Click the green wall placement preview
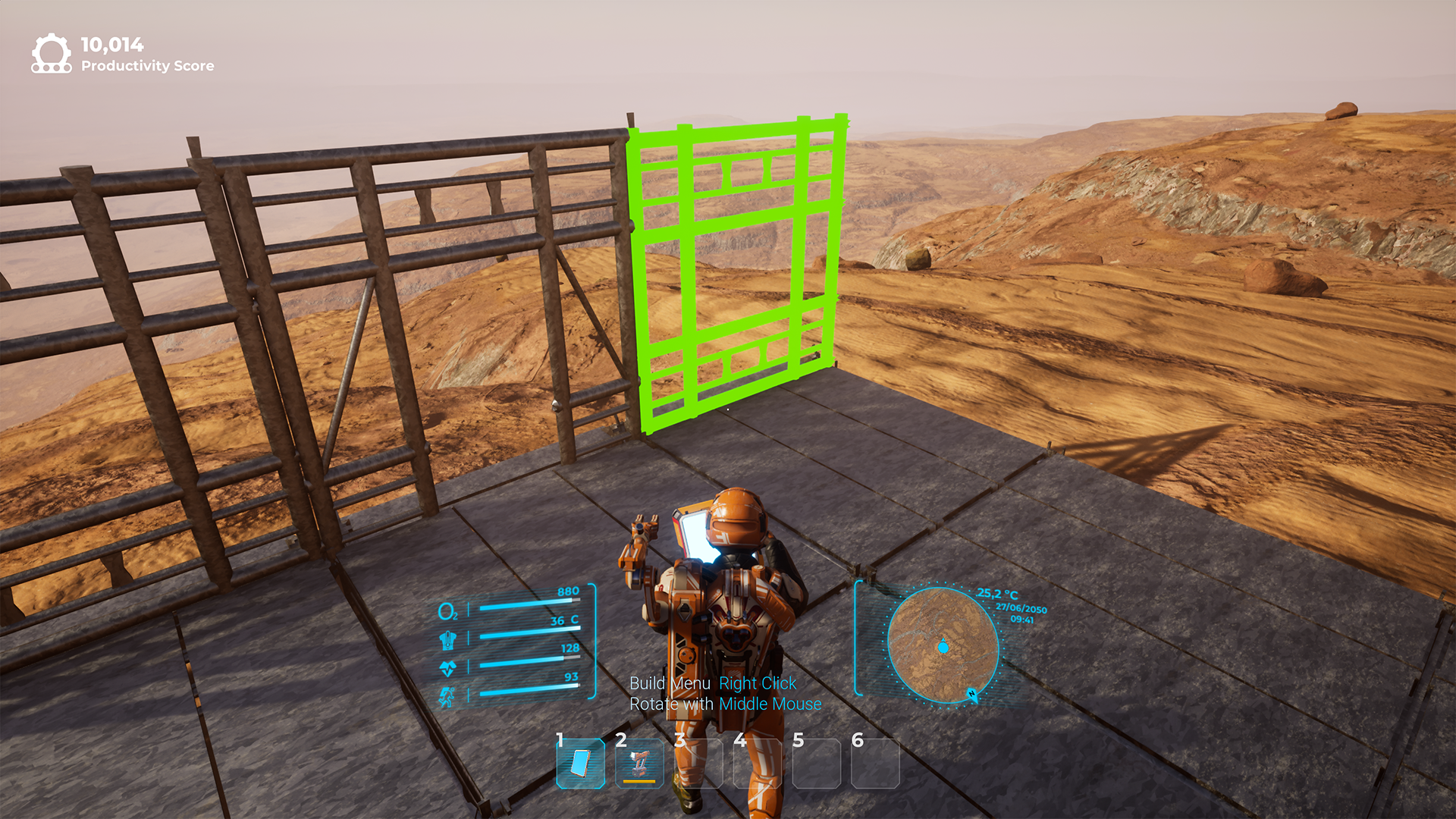The width and height of the screenshot is (1456, 819). [736, 273]
